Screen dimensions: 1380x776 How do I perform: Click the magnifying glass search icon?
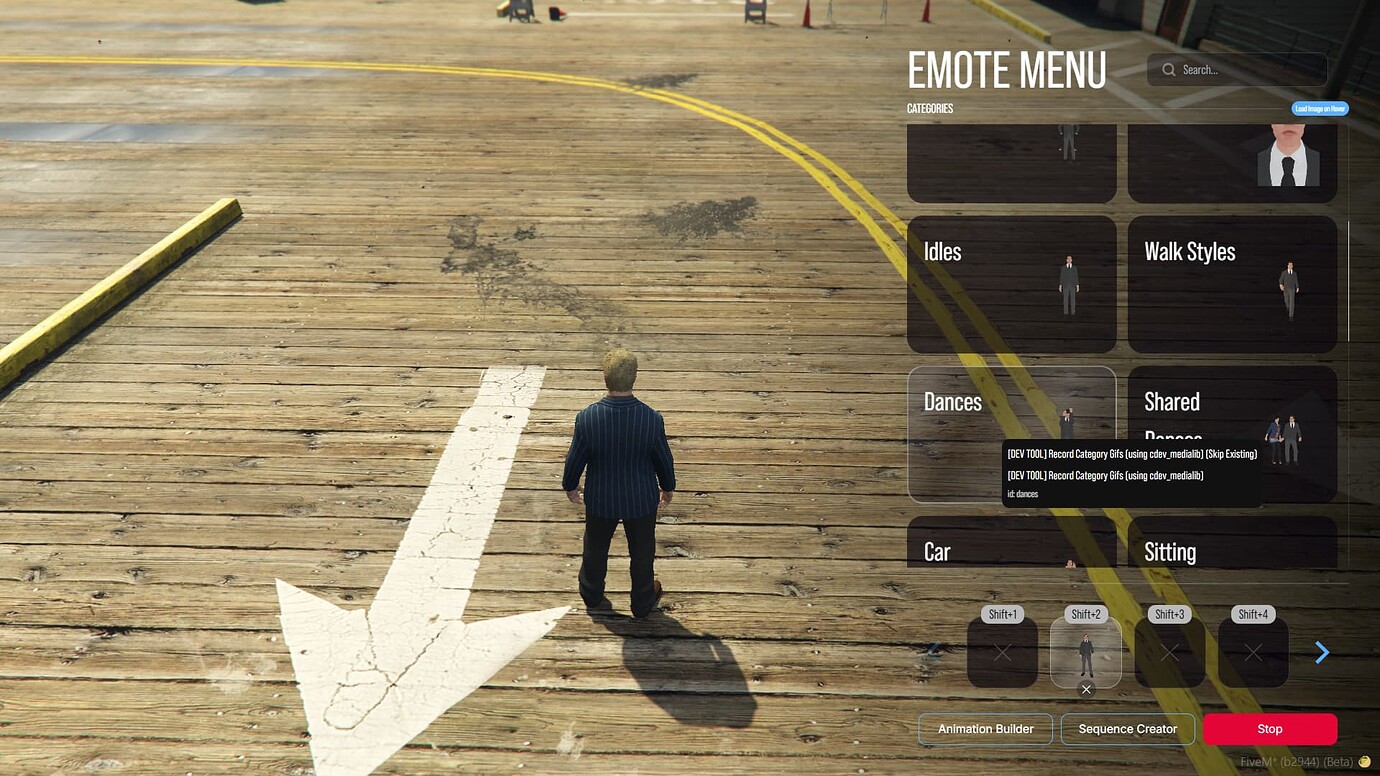pyautogui.click(x=1168, y=69)
